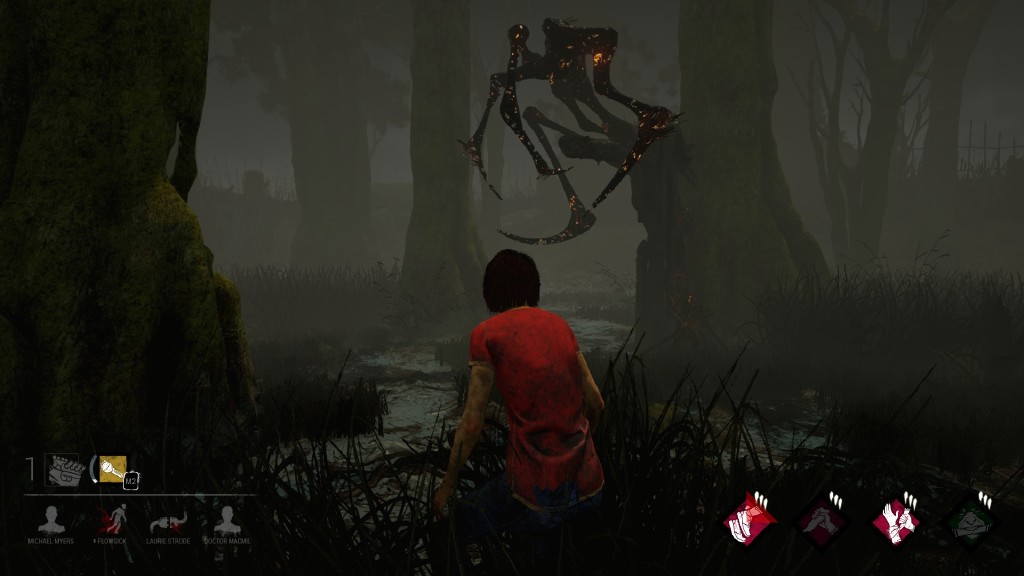
Task: Select Laurie Strode's status icon
Action: tap(168, 521)
